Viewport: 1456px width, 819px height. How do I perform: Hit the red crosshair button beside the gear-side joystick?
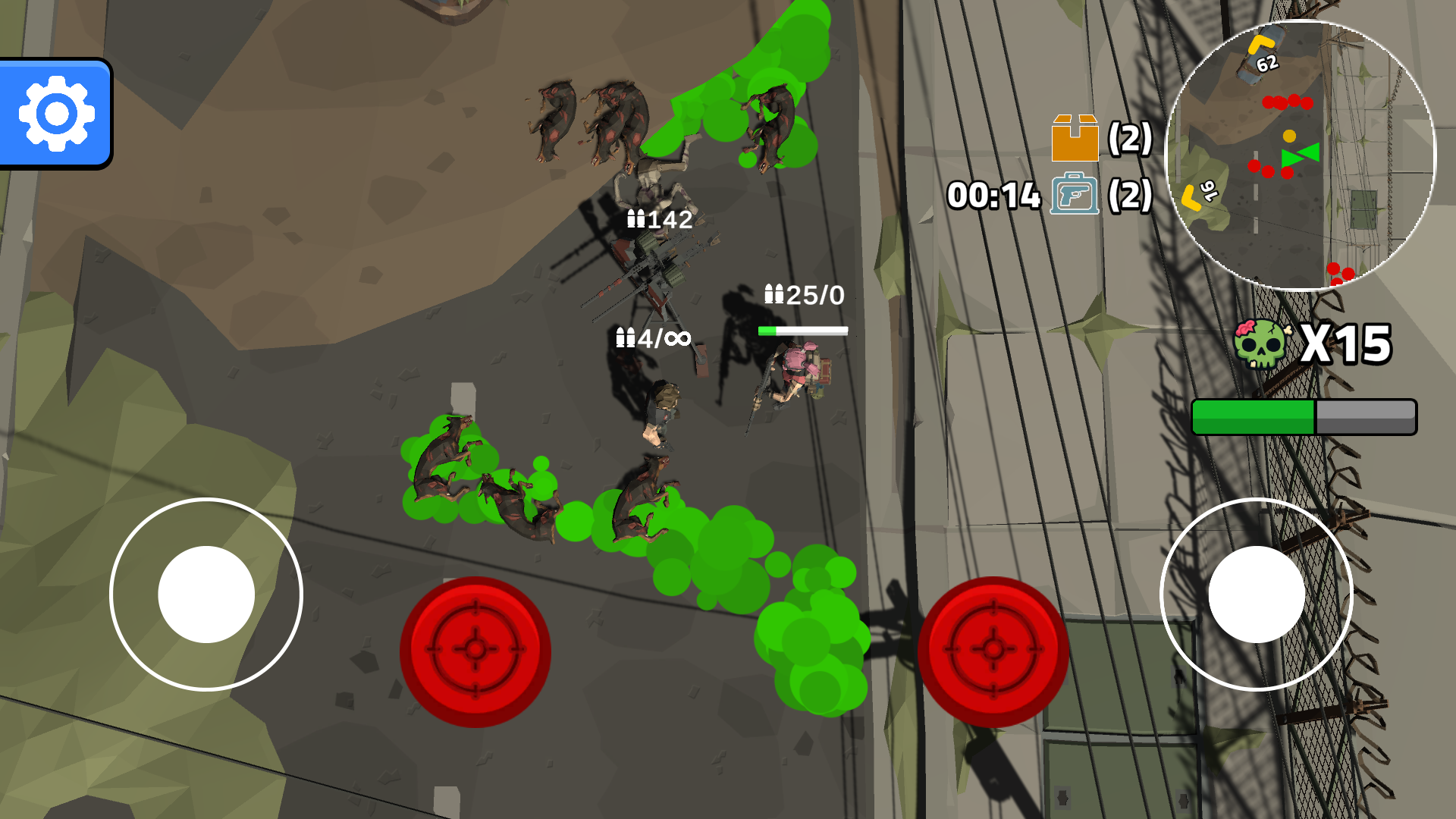tap(475, 651)
